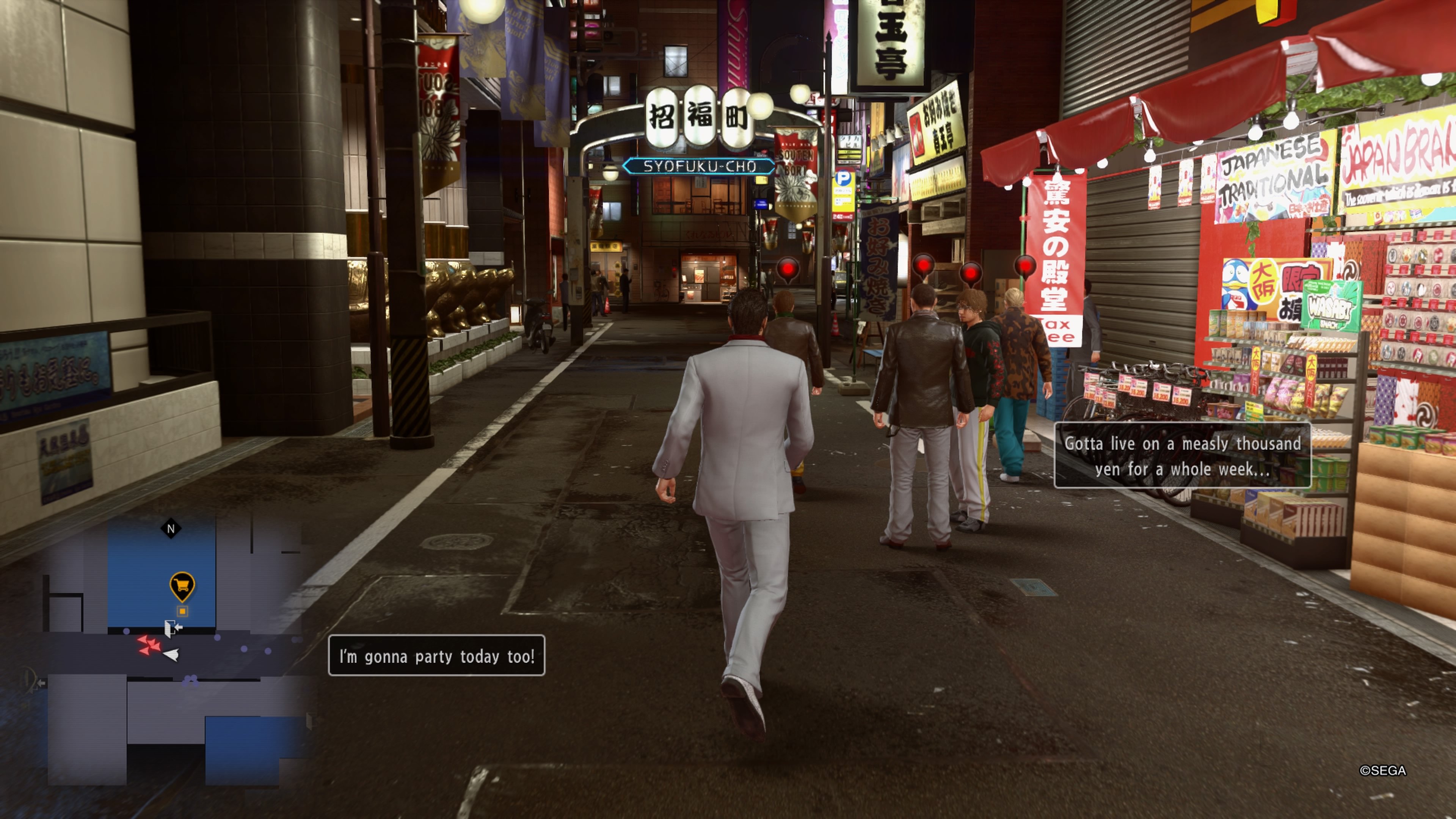Click the N compass marker on the minimap
1456x819 pixels.
click(x=171, y=528)
